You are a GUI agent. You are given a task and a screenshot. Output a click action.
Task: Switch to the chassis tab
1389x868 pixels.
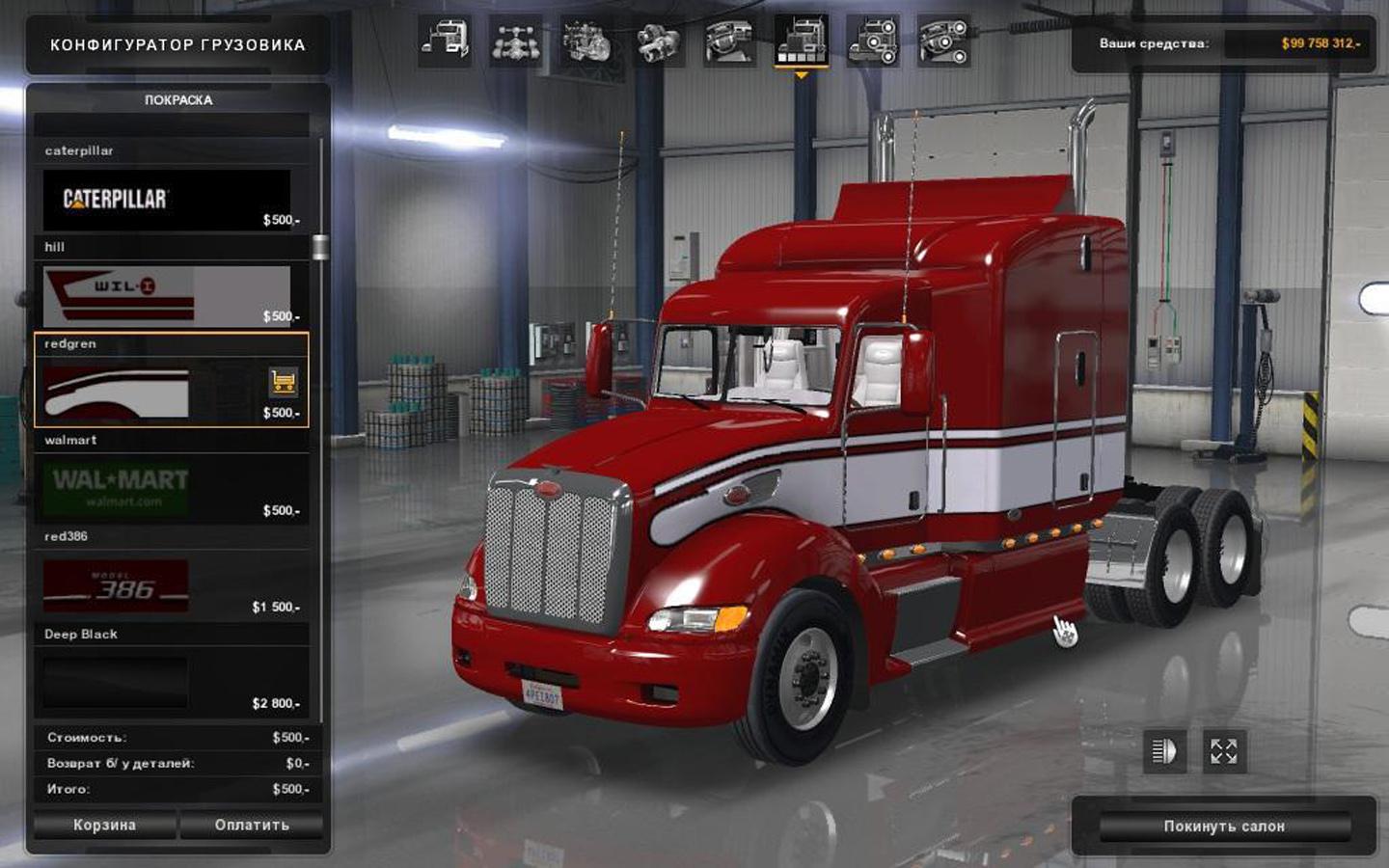click(x=515, y=41)
